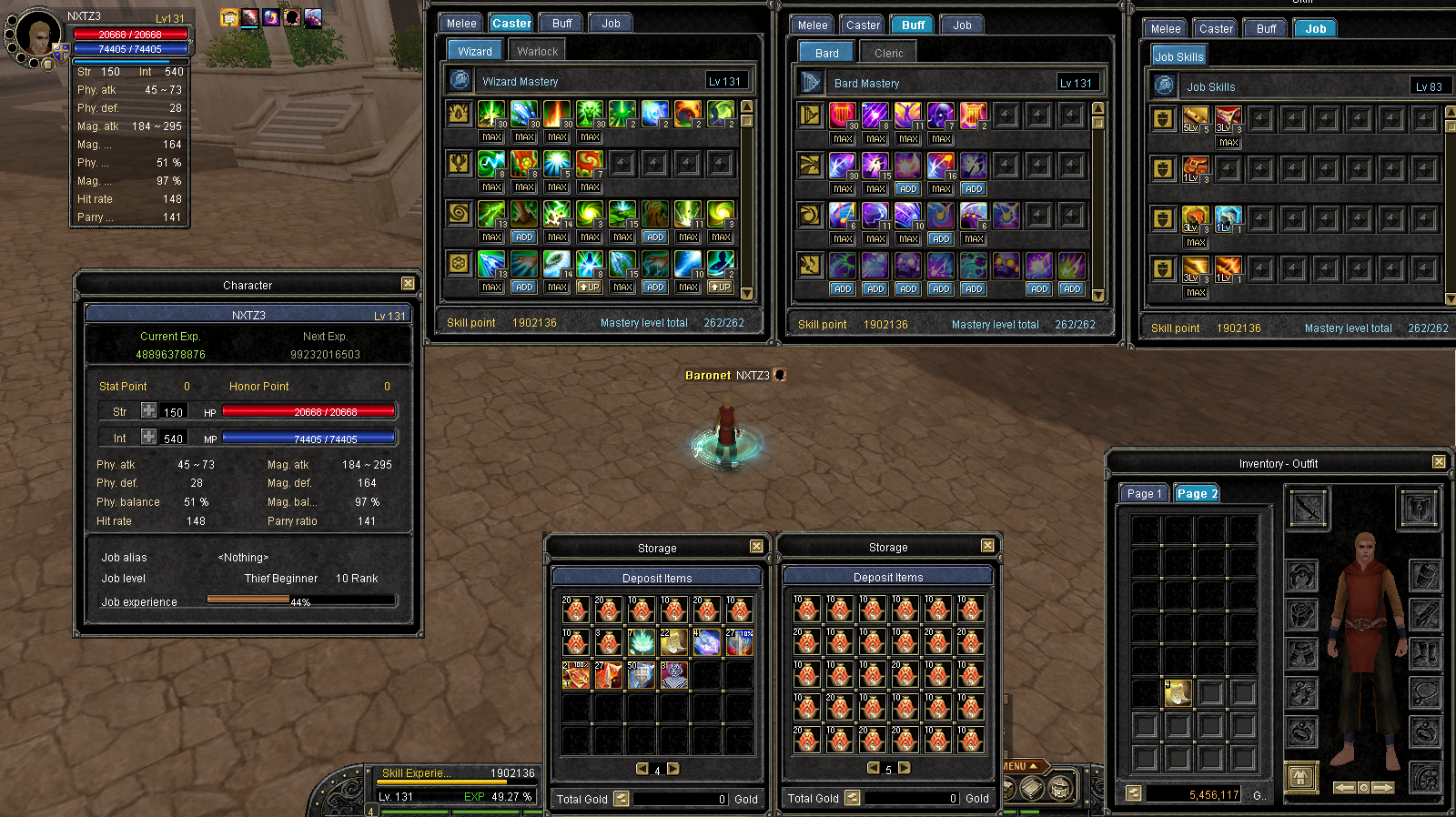Close the right Storage window
Viewport: 1456px width, 817px height.
click(x=987, y=546)
